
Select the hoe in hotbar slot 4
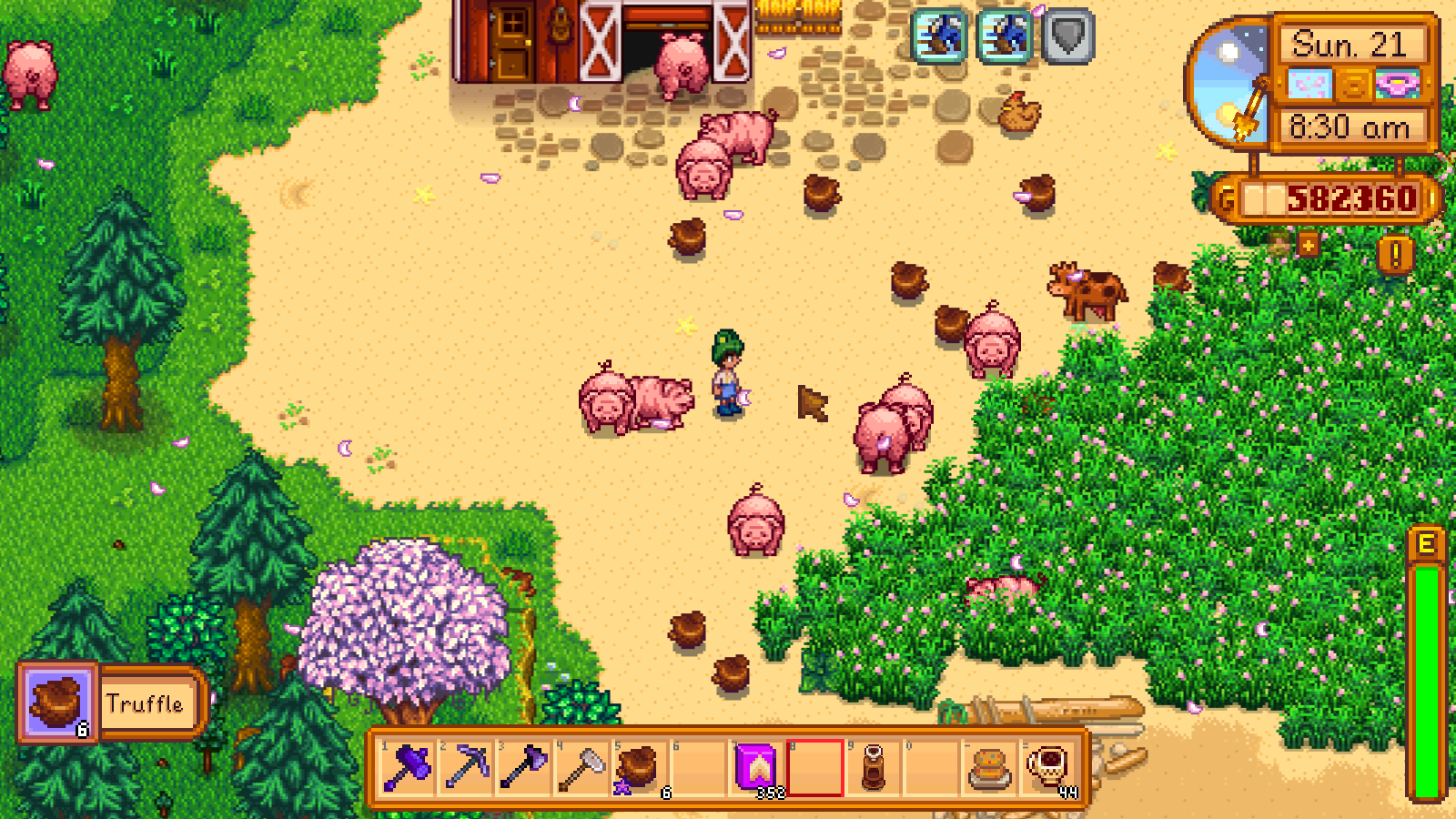(583, 772)
